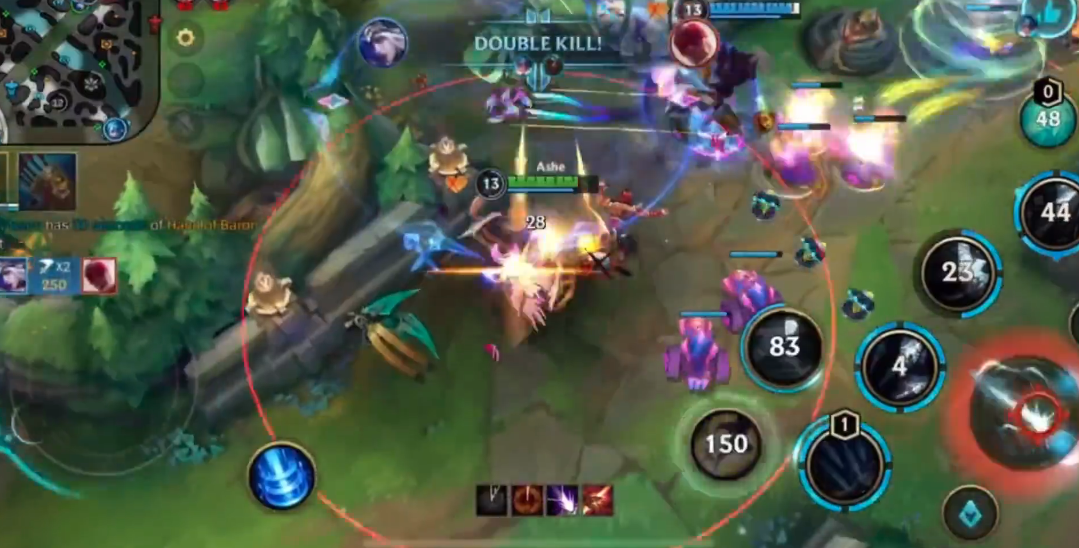Use the summoner spell showing 150 cooldown
The image size is (1079, 548).
coord(726,444)
